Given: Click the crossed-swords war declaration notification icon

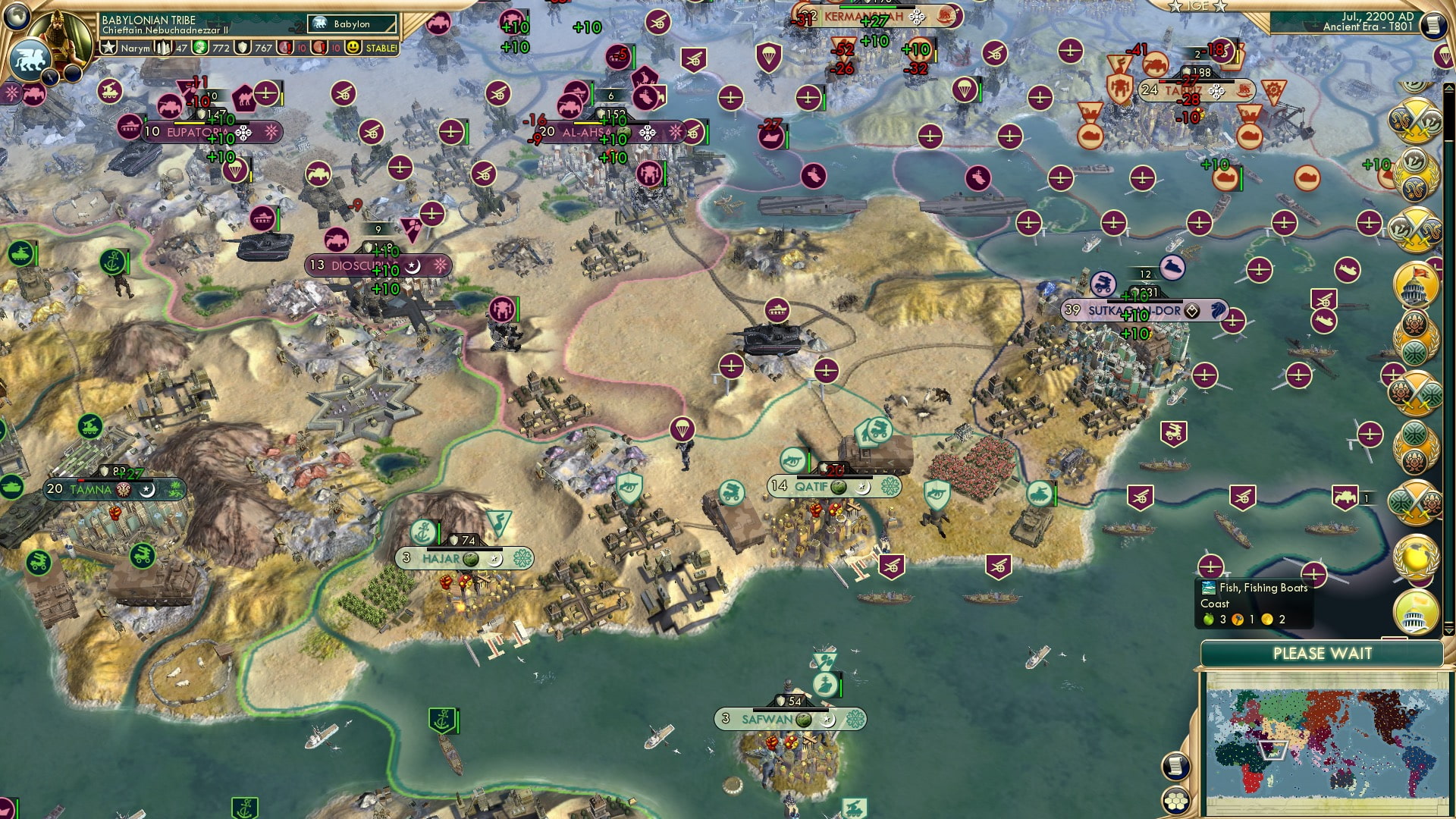Looking at the screenshot, I should coord(1415,121).
